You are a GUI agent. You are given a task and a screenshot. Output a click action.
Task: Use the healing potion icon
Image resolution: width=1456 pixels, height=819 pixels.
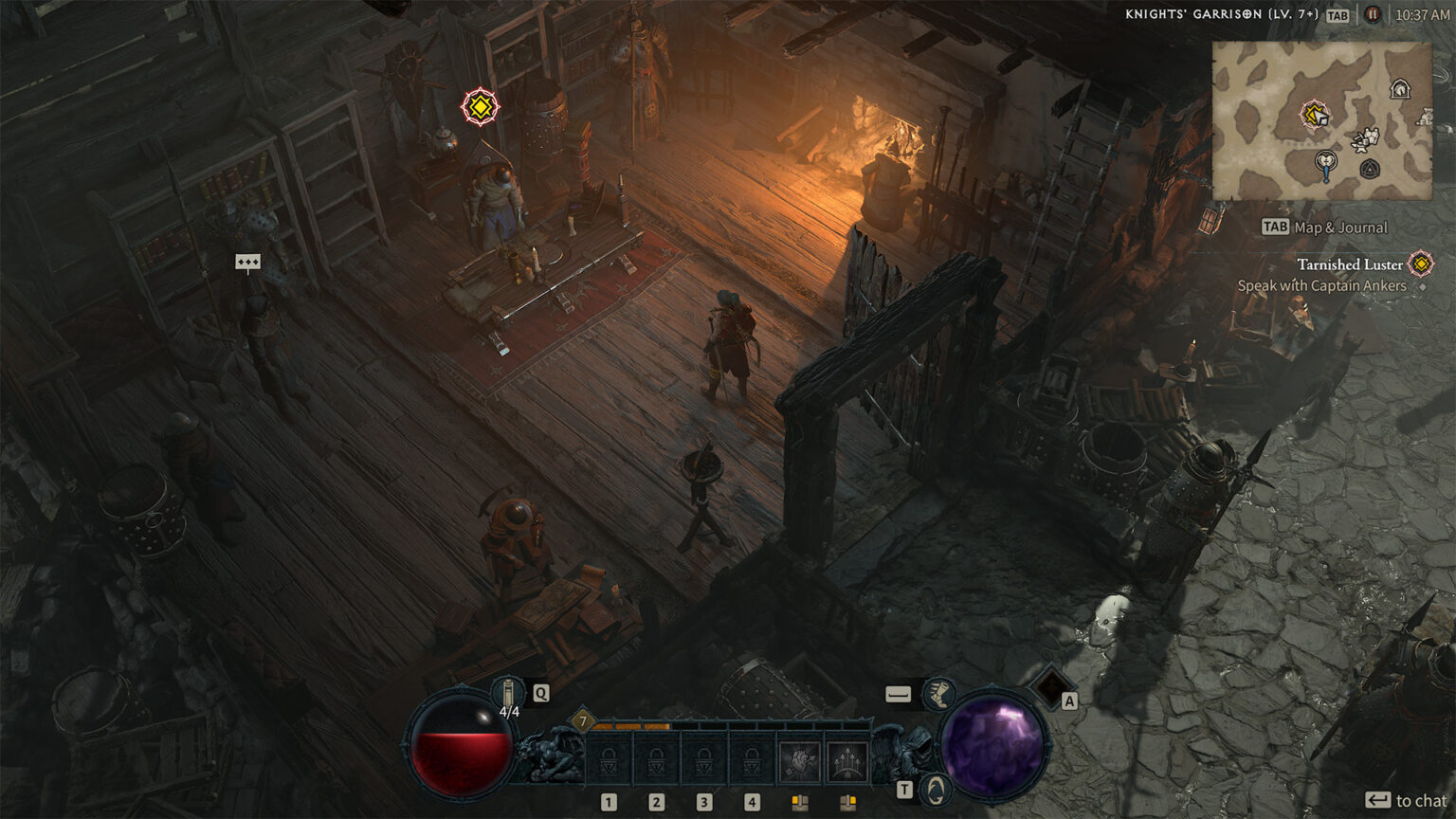509,692
